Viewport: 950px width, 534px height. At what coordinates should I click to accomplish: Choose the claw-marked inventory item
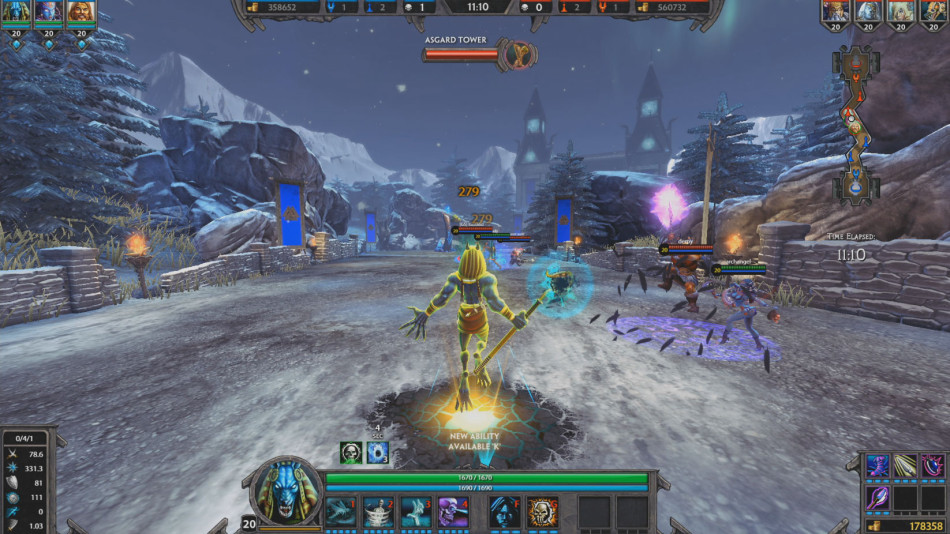(905, 466)
